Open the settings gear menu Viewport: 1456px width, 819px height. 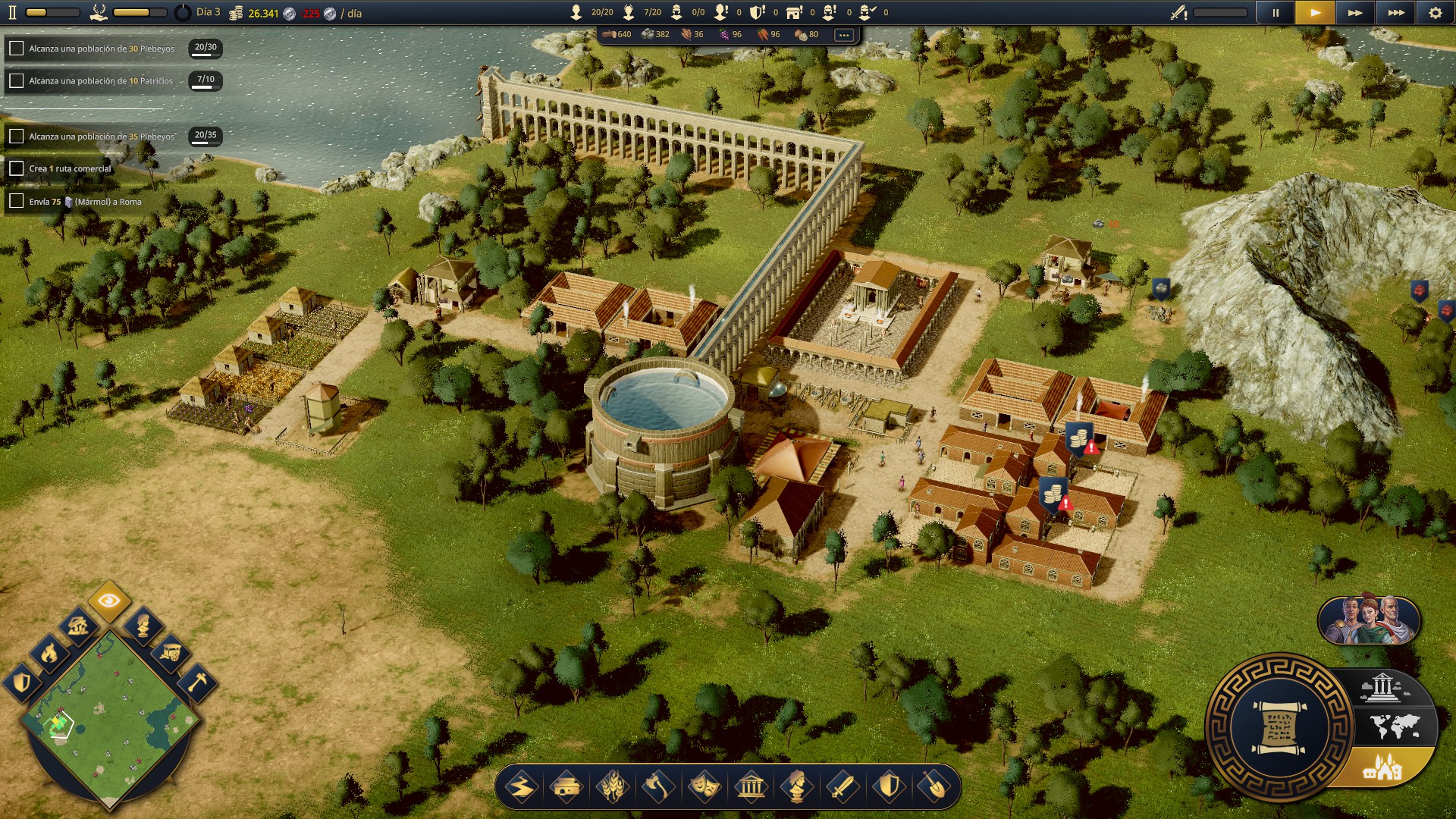coord(1435,13)
